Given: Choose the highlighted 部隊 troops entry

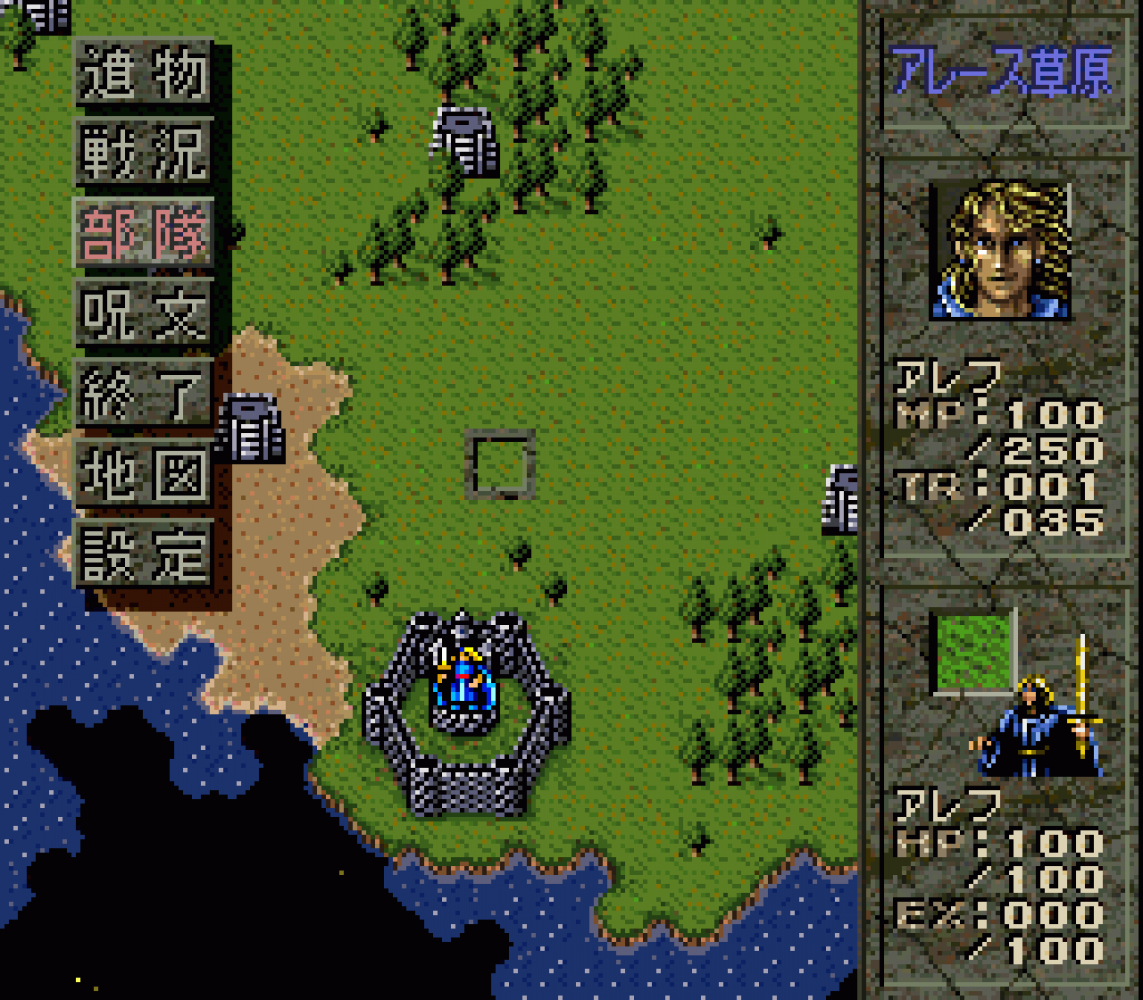Looking at the screenshot, I should point(144,231).
